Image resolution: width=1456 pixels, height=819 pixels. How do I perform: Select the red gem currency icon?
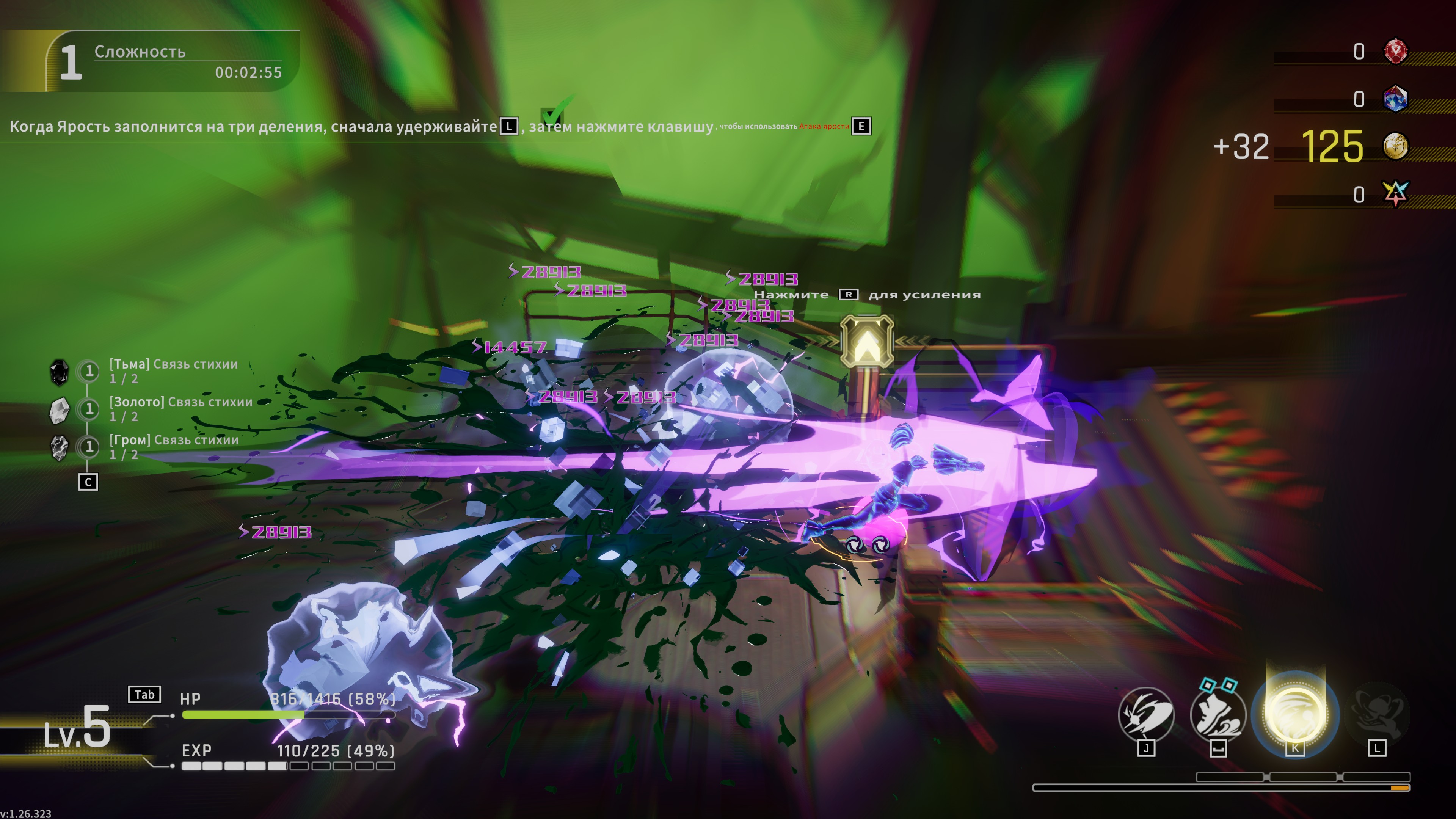(x=1395, y=52)
